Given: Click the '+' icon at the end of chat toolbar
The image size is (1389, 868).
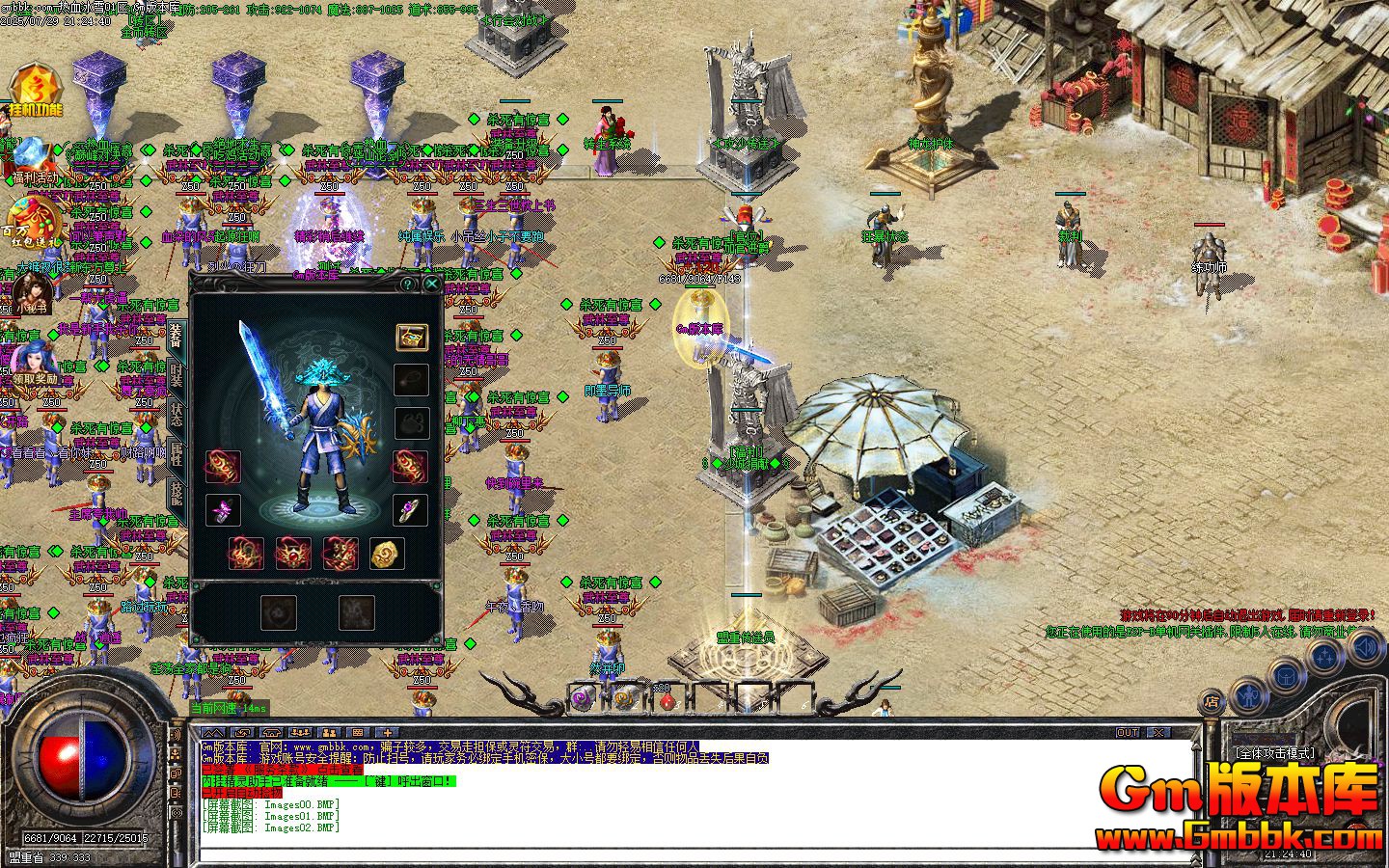Looking at the screenshot, I should click(x=387, y=732).
